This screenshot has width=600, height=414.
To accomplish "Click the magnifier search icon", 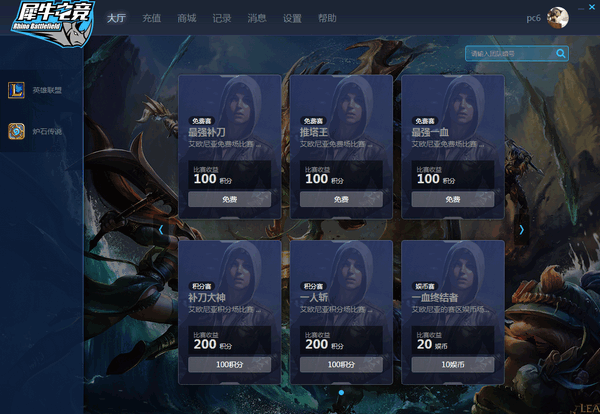I will pyautogui.click(x=561, y=53).
